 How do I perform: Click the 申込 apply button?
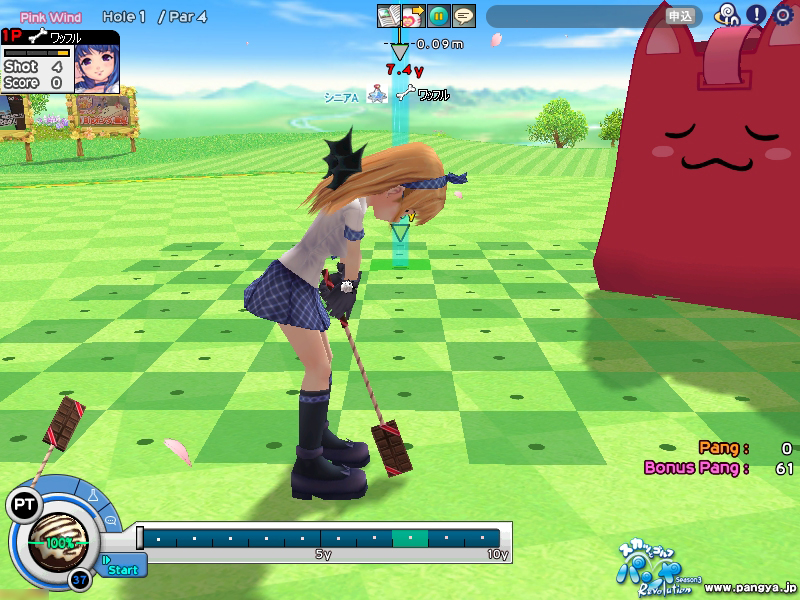click(680, 16)
